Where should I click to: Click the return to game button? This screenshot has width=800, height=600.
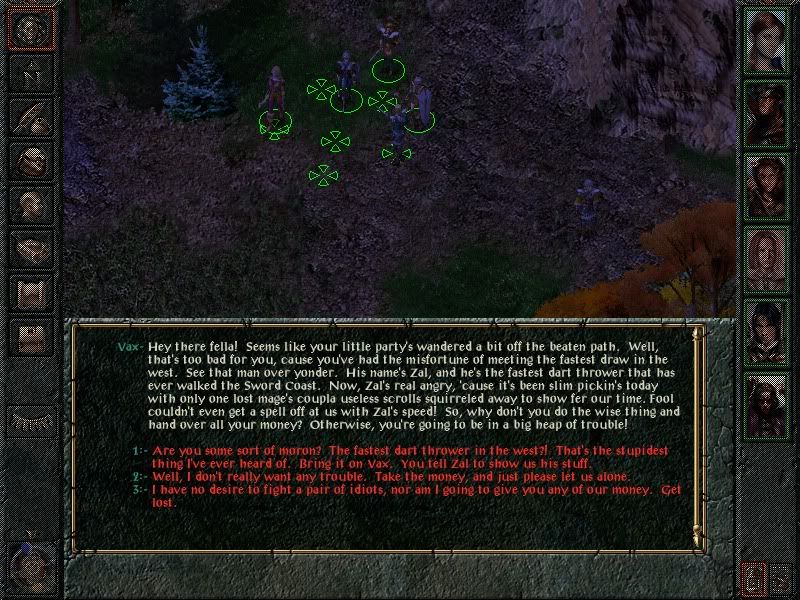[x=31, y=30]
